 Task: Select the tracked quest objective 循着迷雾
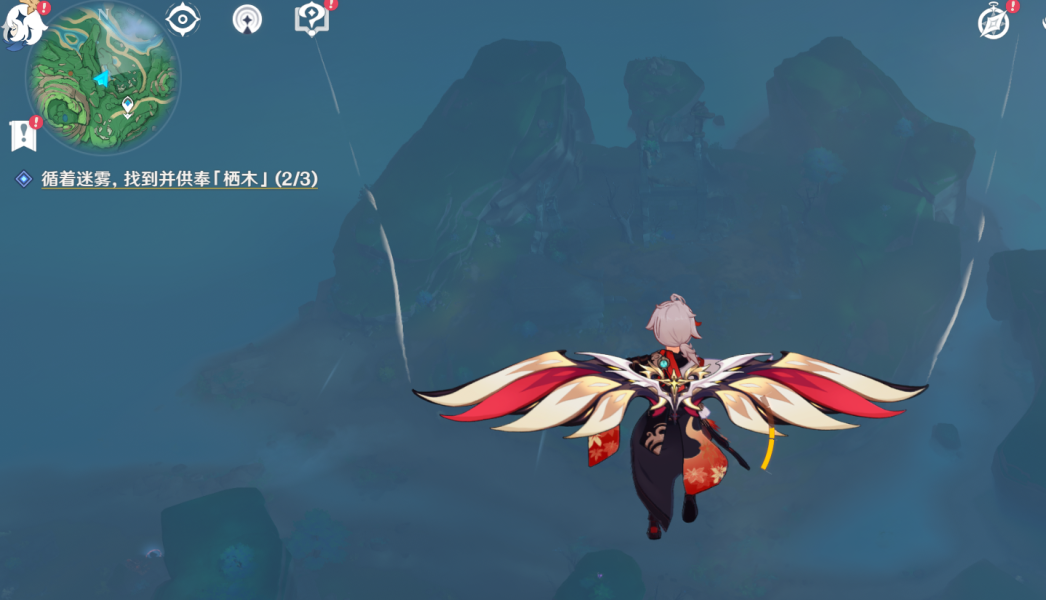[179, 179]
